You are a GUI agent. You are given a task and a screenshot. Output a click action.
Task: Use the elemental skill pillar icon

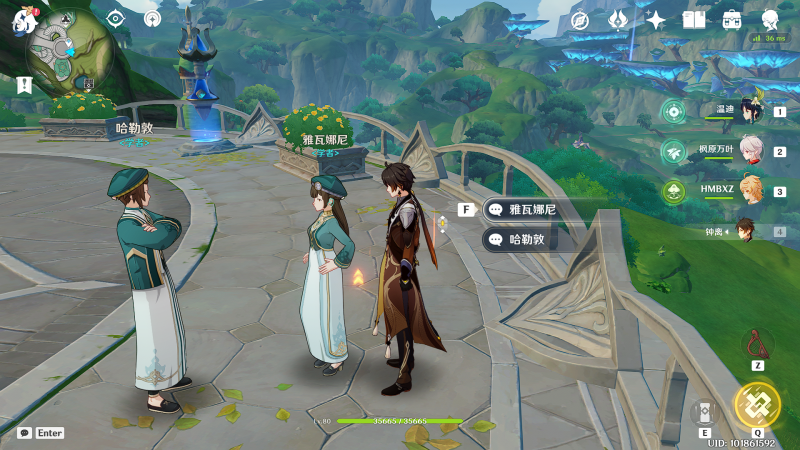704,412
